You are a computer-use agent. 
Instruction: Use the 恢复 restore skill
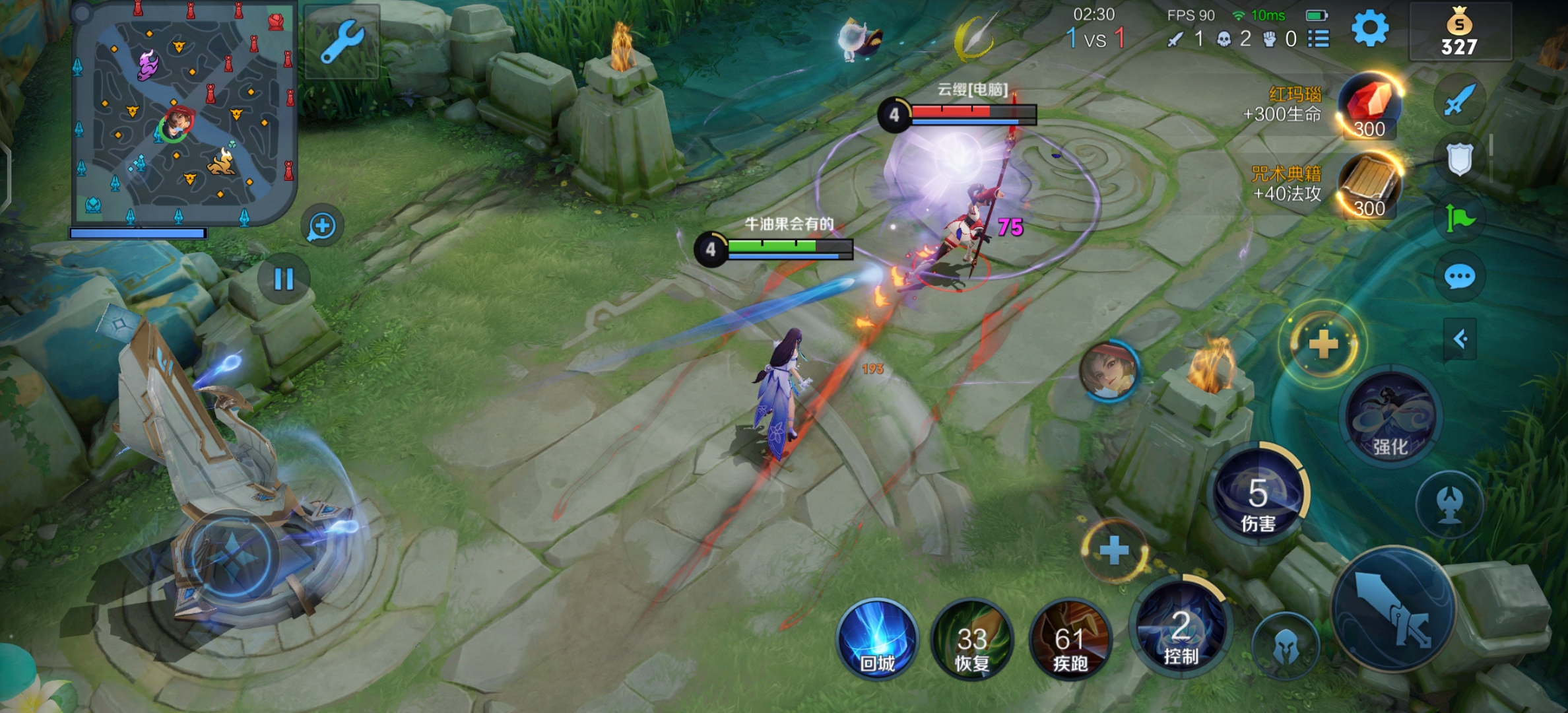pos(972,640)
